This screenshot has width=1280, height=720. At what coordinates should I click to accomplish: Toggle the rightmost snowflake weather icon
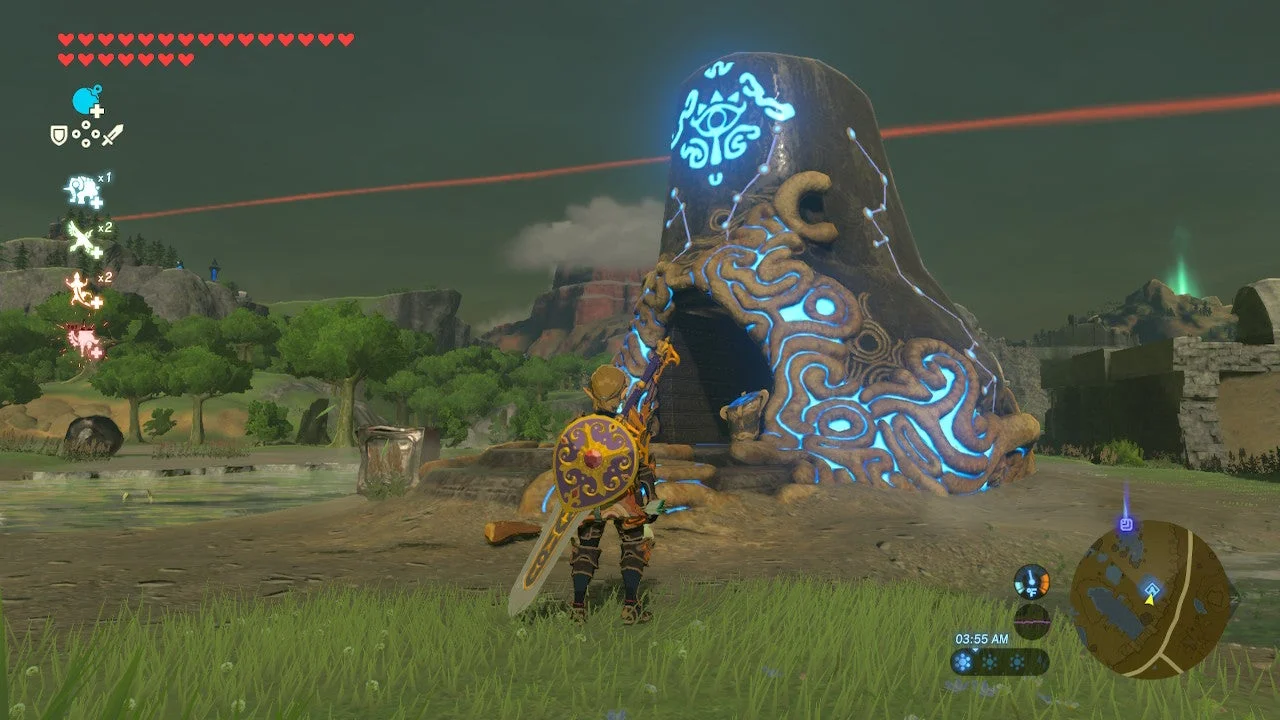[1017, 661]
